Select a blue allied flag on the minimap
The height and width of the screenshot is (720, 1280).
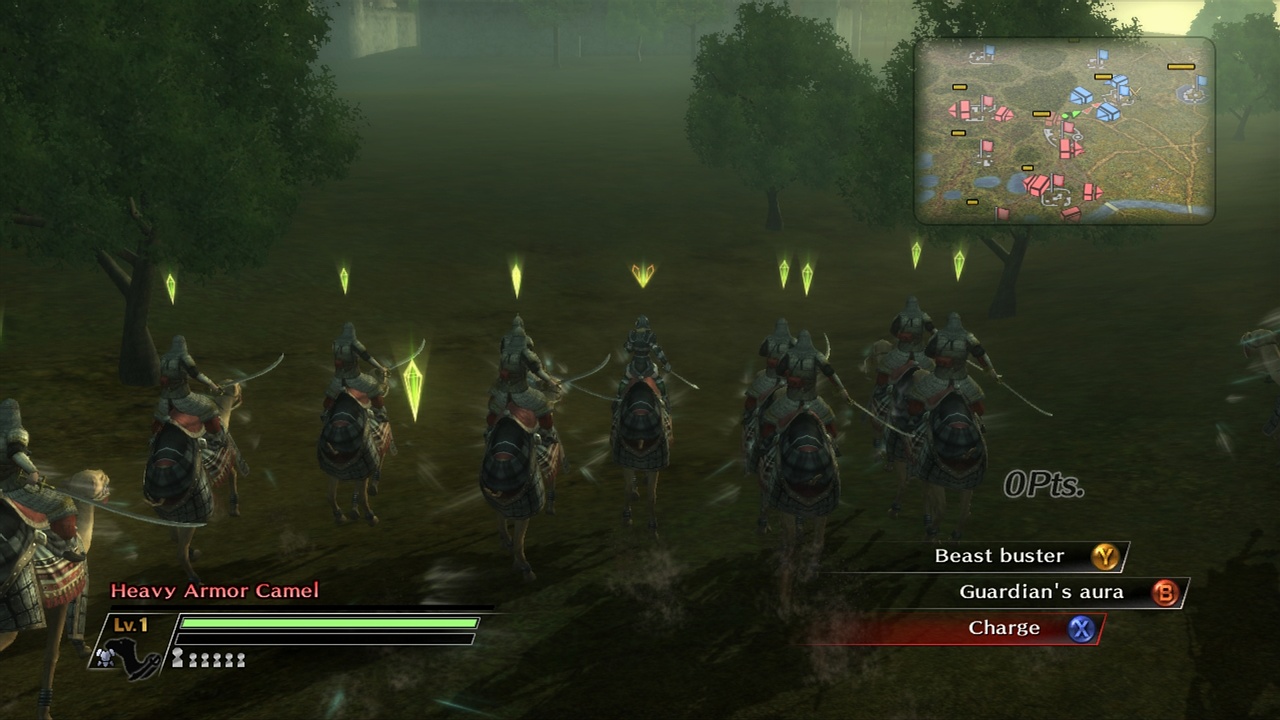pyautogui.click(x=1102, y=52)
